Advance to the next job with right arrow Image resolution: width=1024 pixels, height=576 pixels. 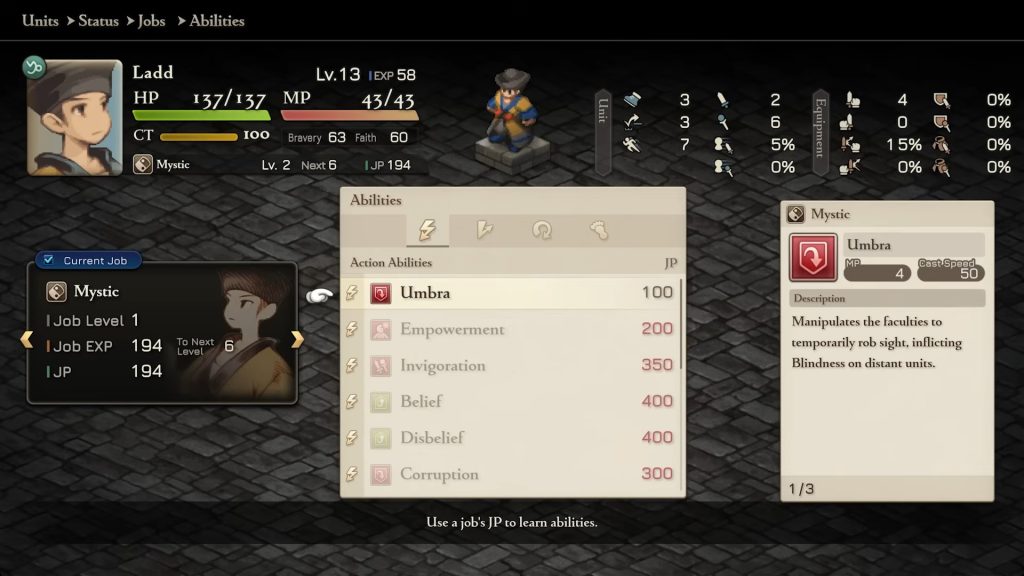297,340
